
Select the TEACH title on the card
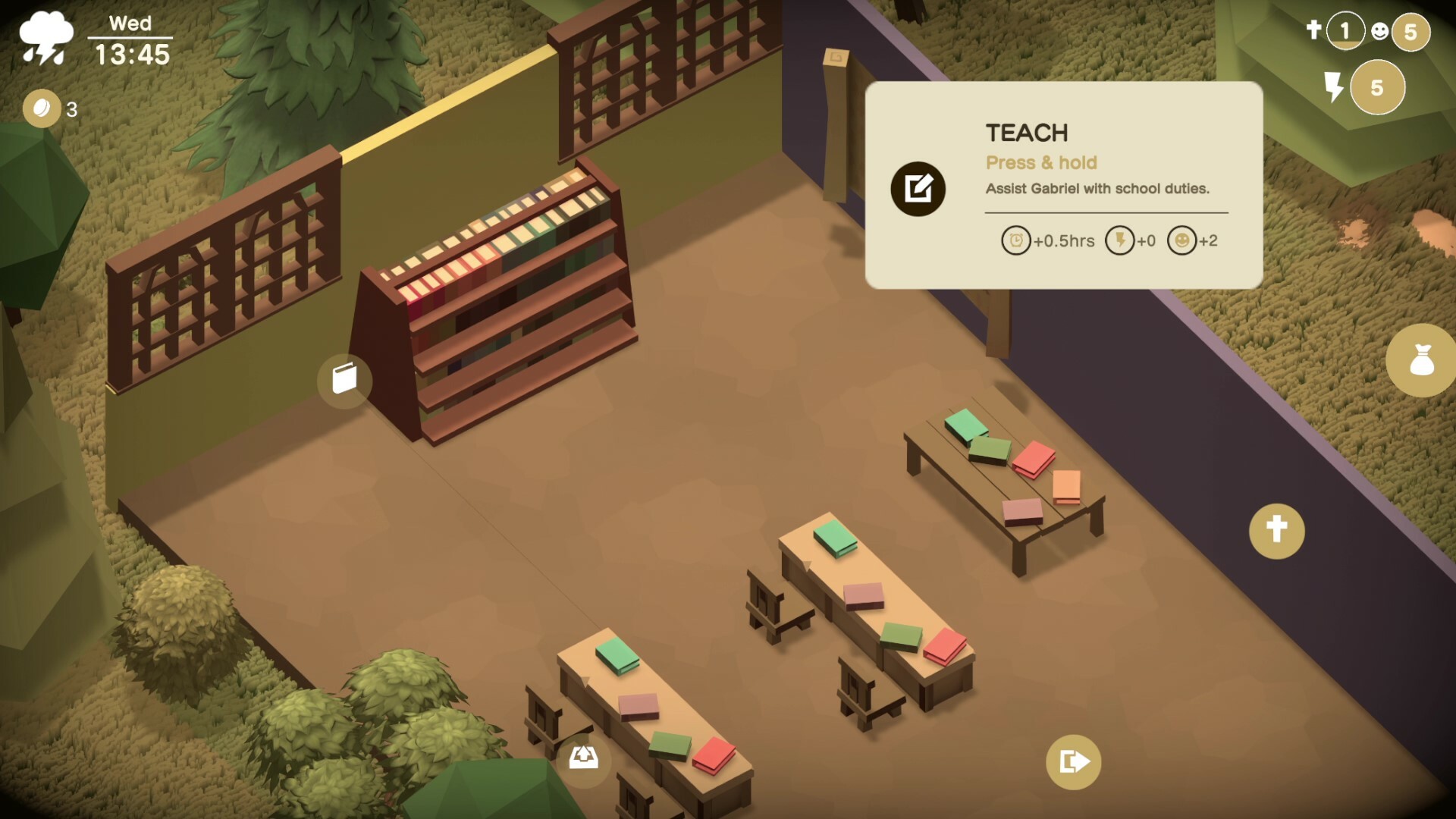tap(1027, 133)
